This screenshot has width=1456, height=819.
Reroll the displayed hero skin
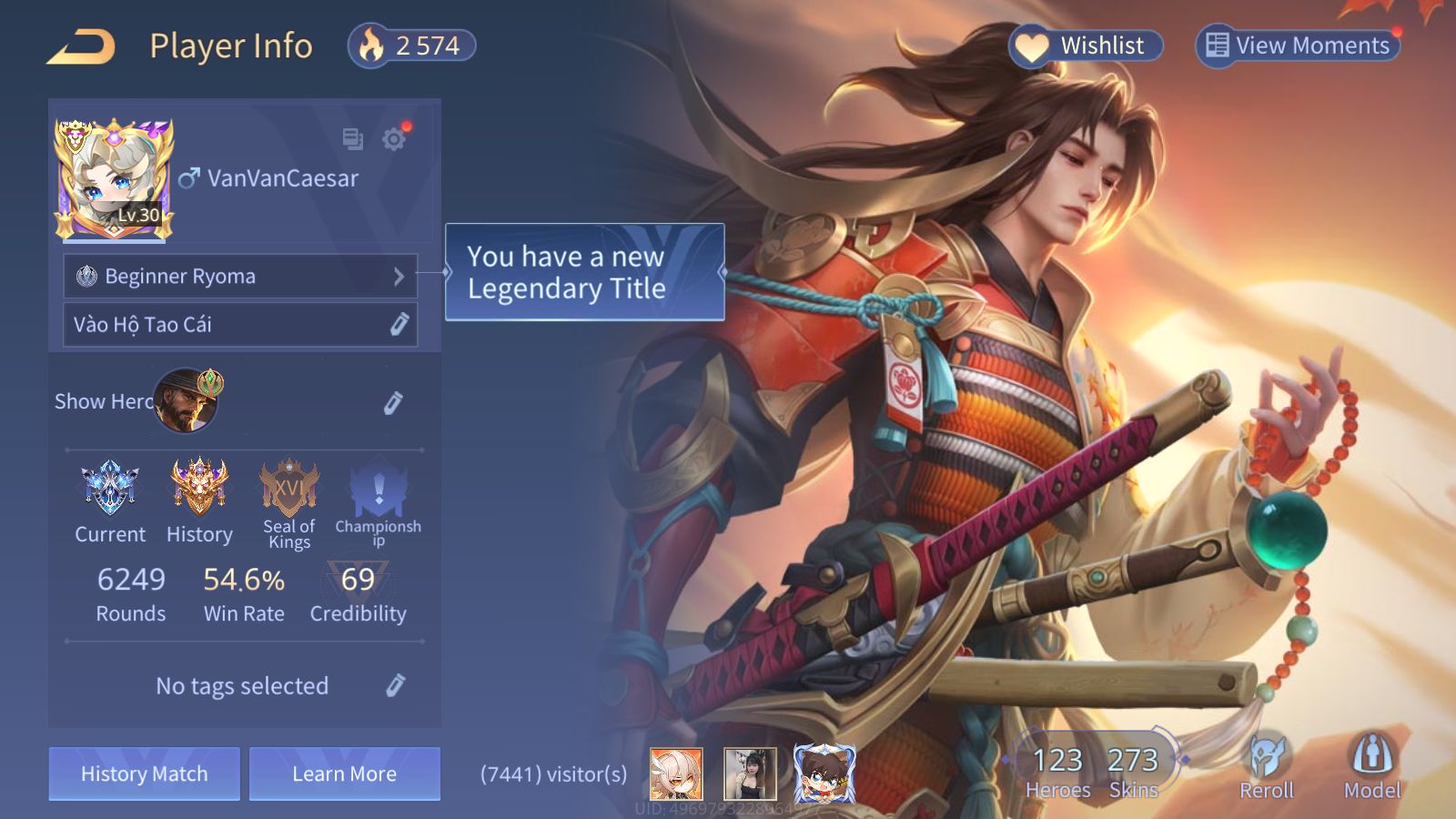pyautogui.click(x=1267, y=766)
